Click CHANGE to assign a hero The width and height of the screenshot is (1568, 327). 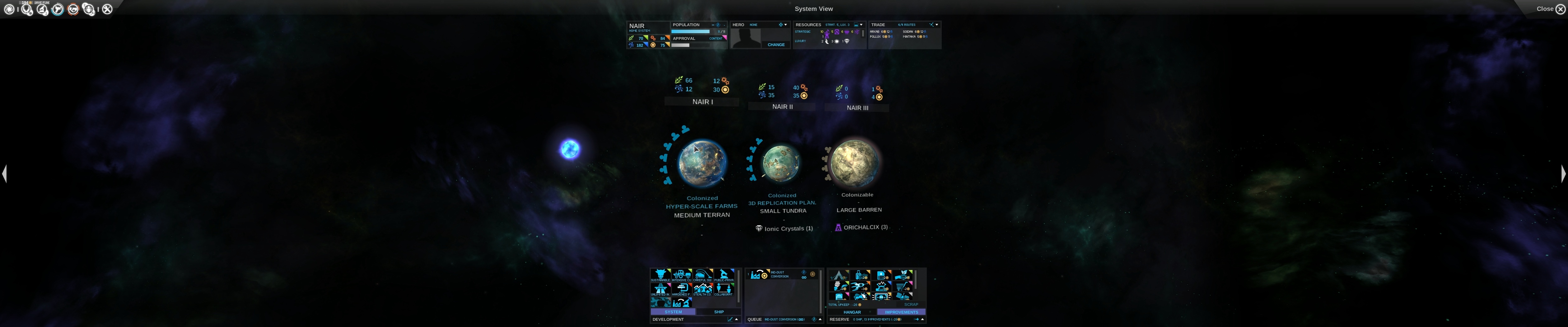coord(776,45)
